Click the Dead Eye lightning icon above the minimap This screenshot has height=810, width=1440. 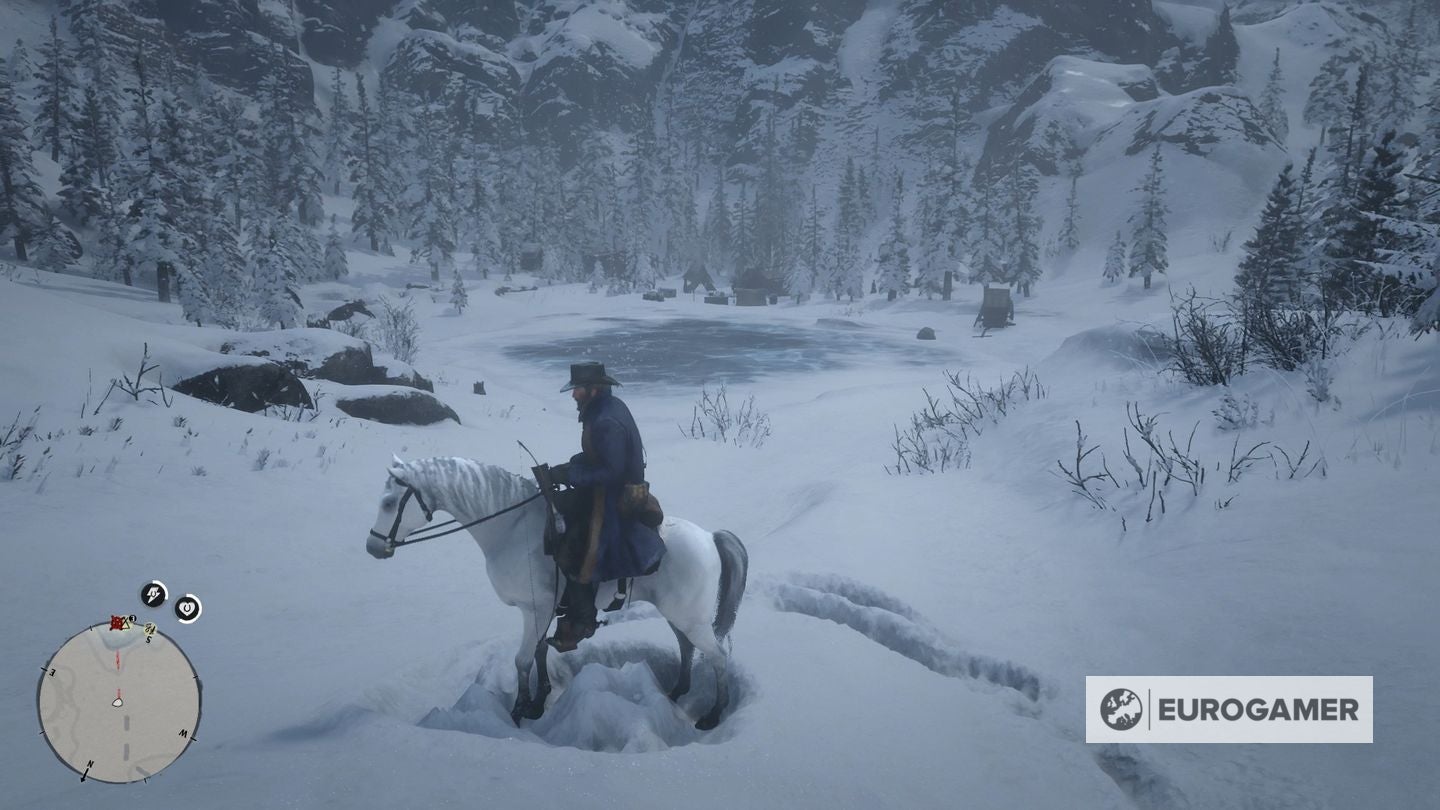(152, 593)
